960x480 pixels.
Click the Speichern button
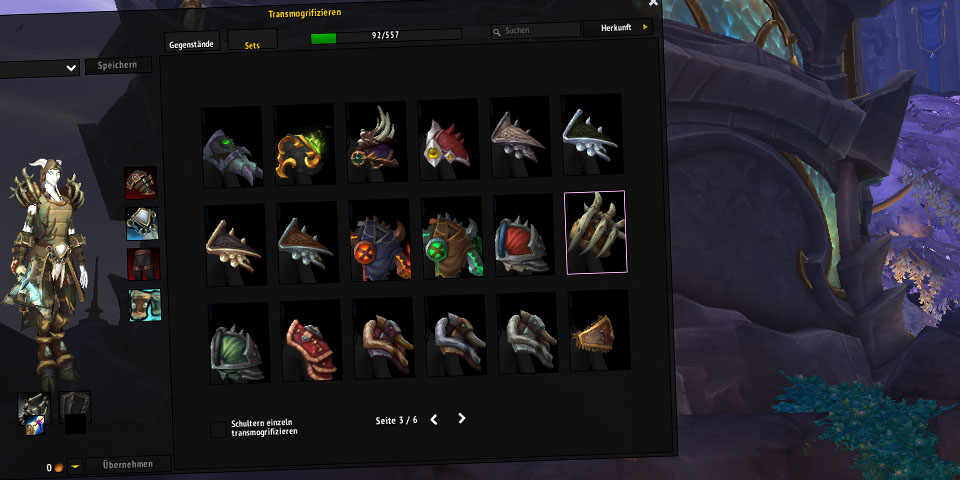(x=118, y=65)
